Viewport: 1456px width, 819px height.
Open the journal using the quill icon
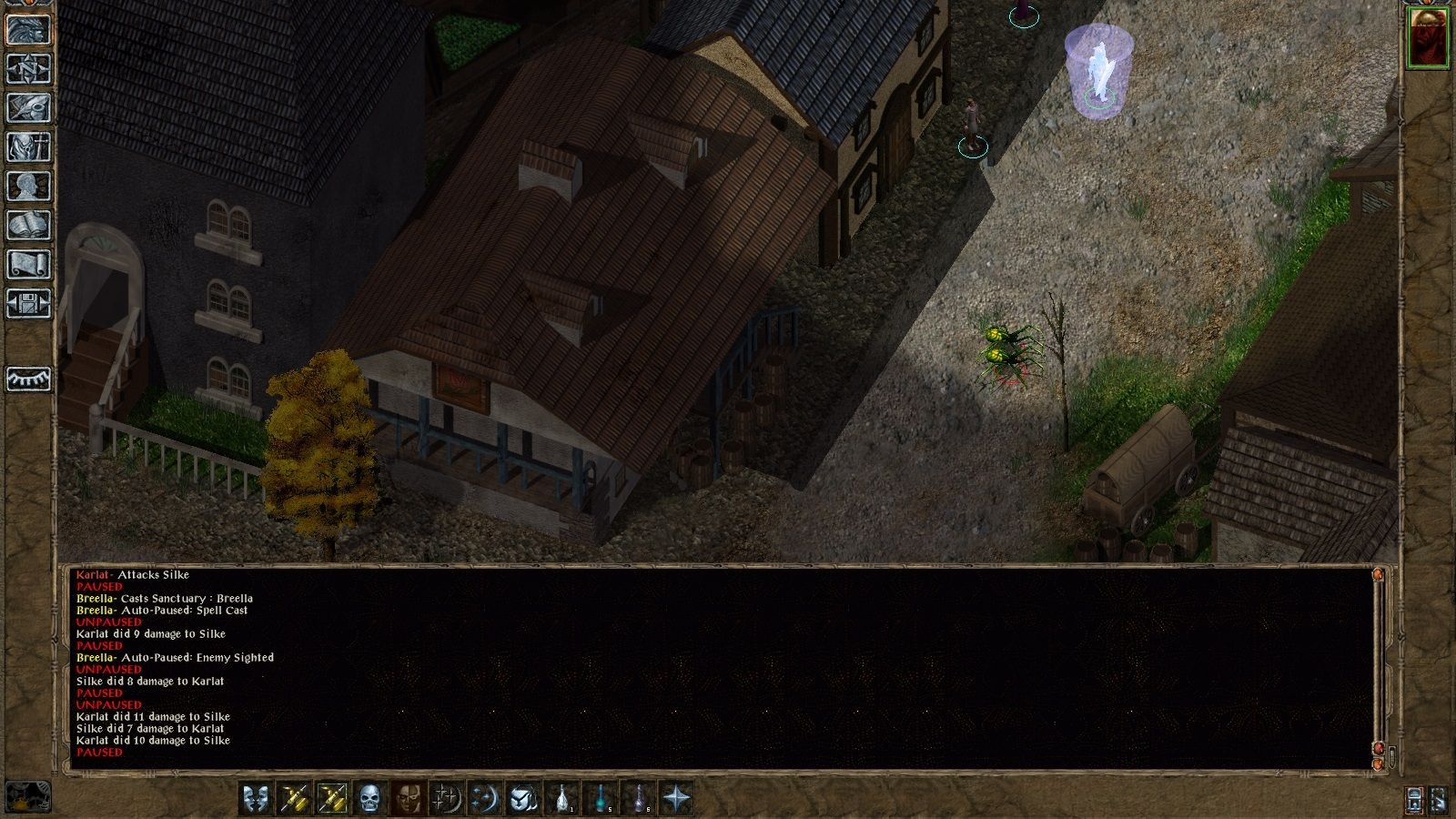point(27,106)
